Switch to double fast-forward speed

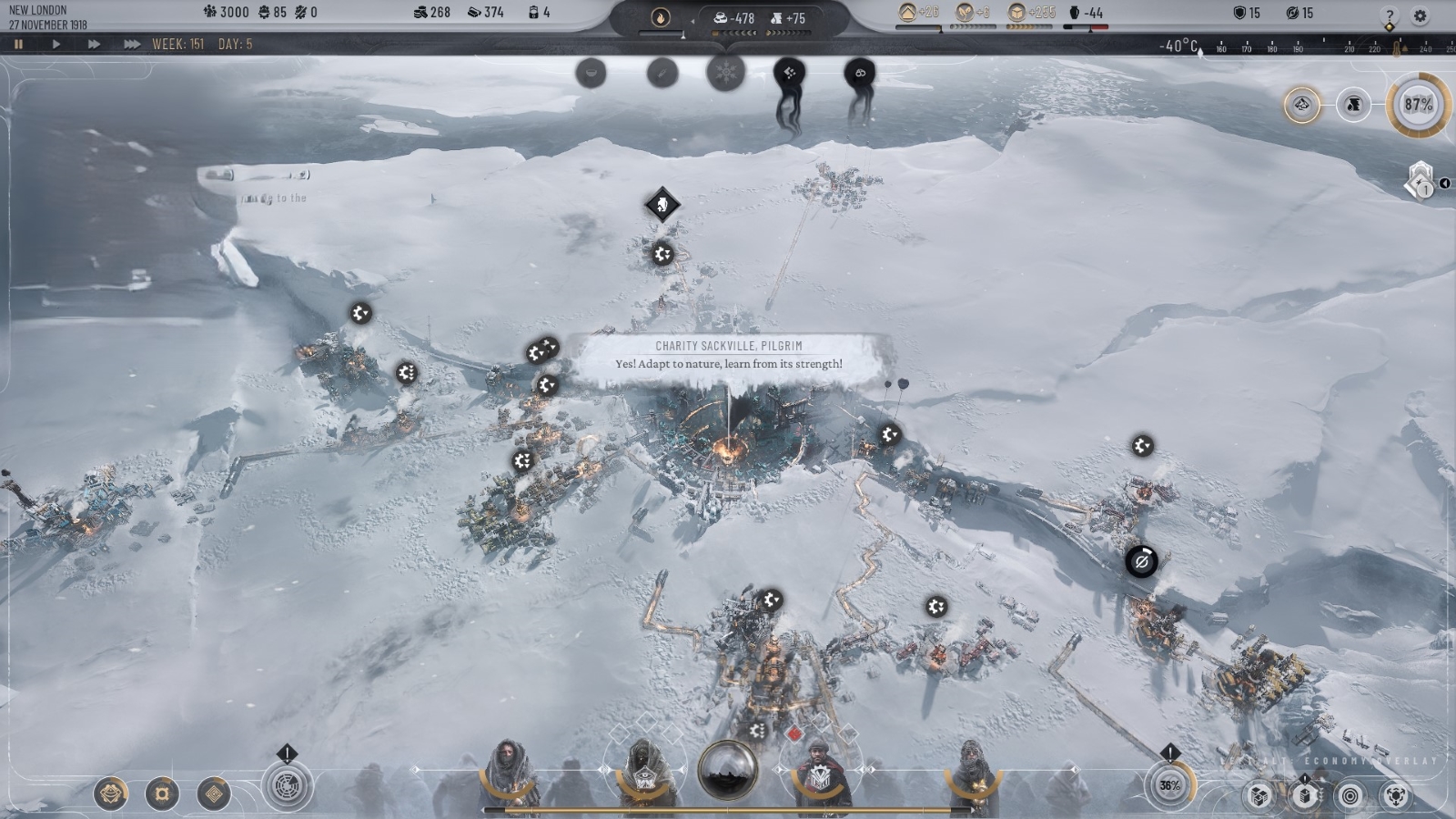pyautogui.click(x=94, y=44)
